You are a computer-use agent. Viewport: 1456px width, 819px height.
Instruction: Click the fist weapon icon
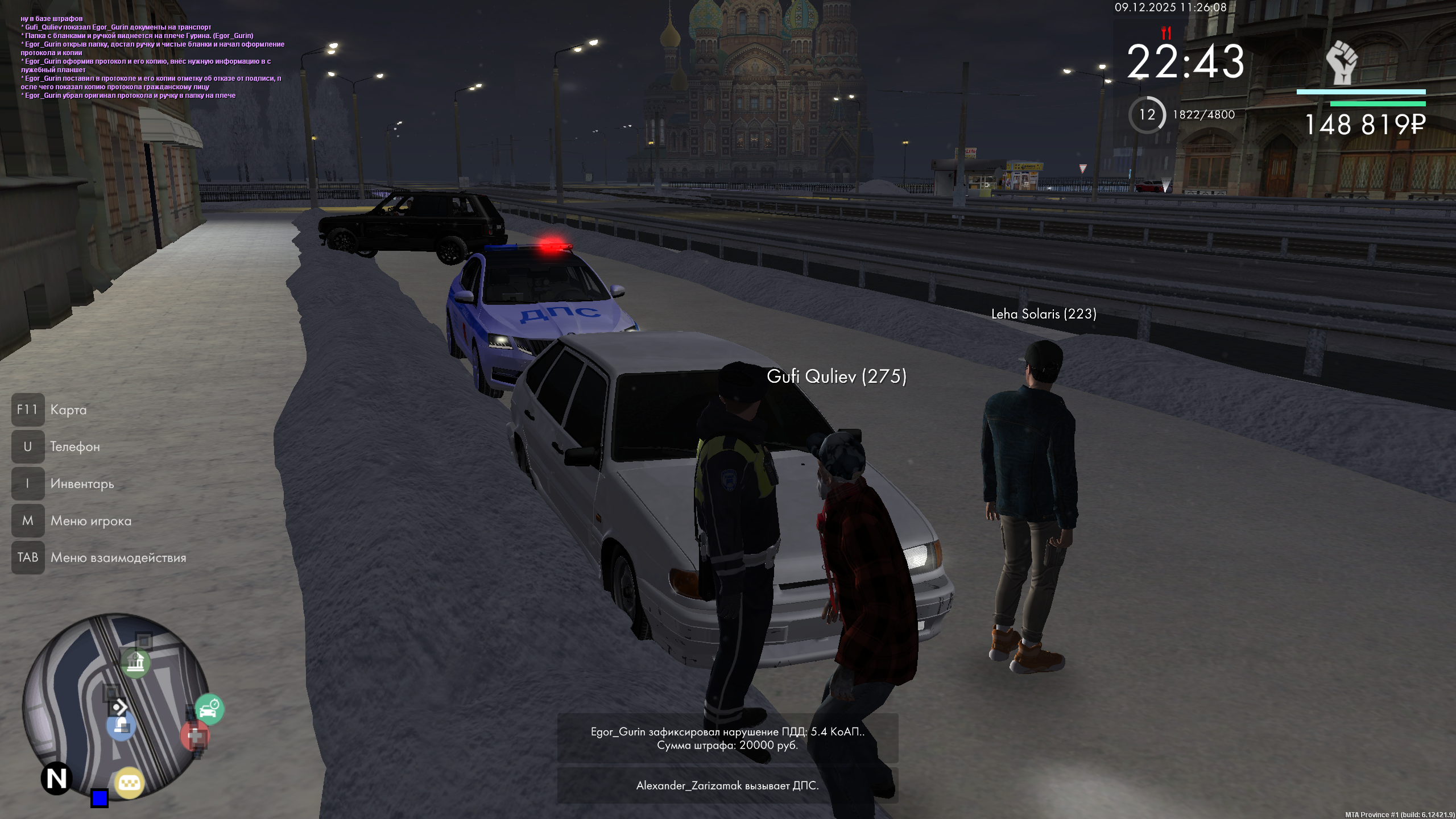(1342, 63)
